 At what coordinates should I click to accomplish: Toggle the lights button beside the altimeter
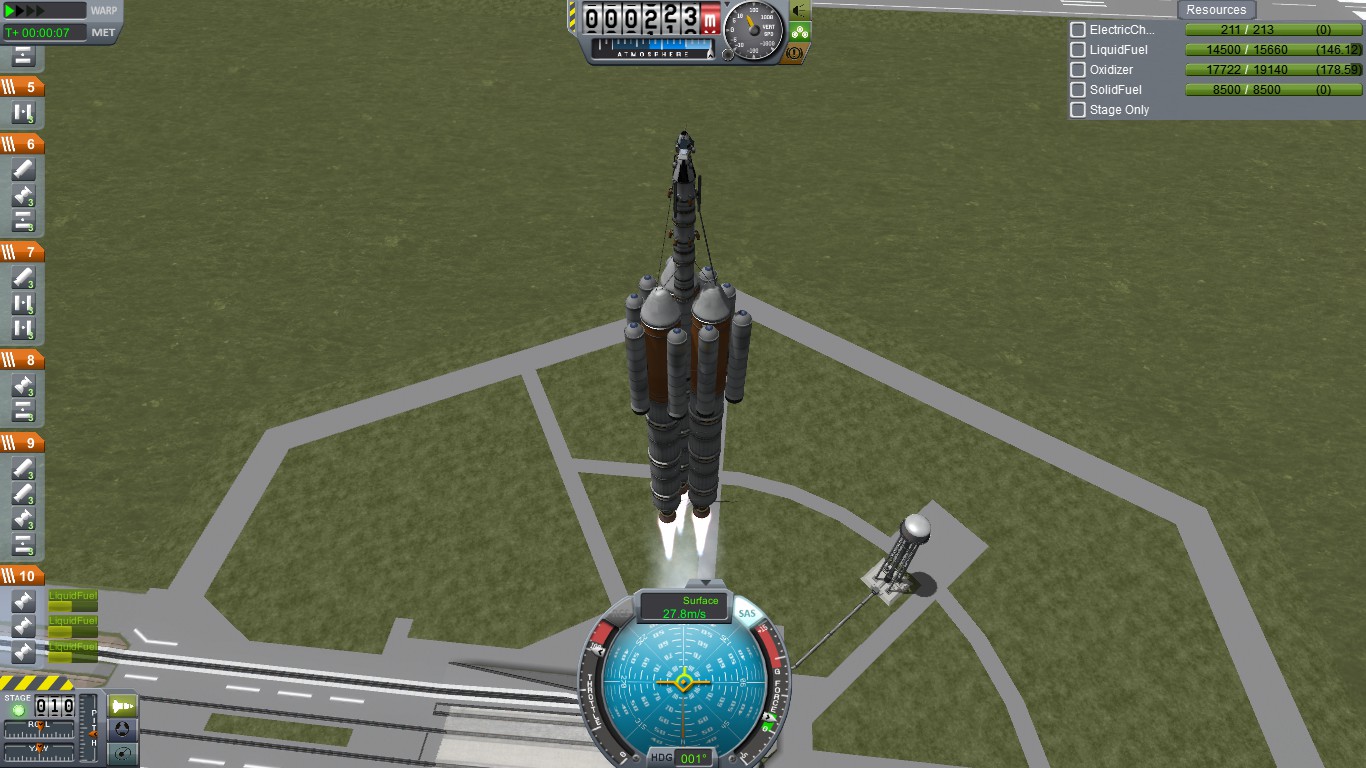click(x=800, y=10)
